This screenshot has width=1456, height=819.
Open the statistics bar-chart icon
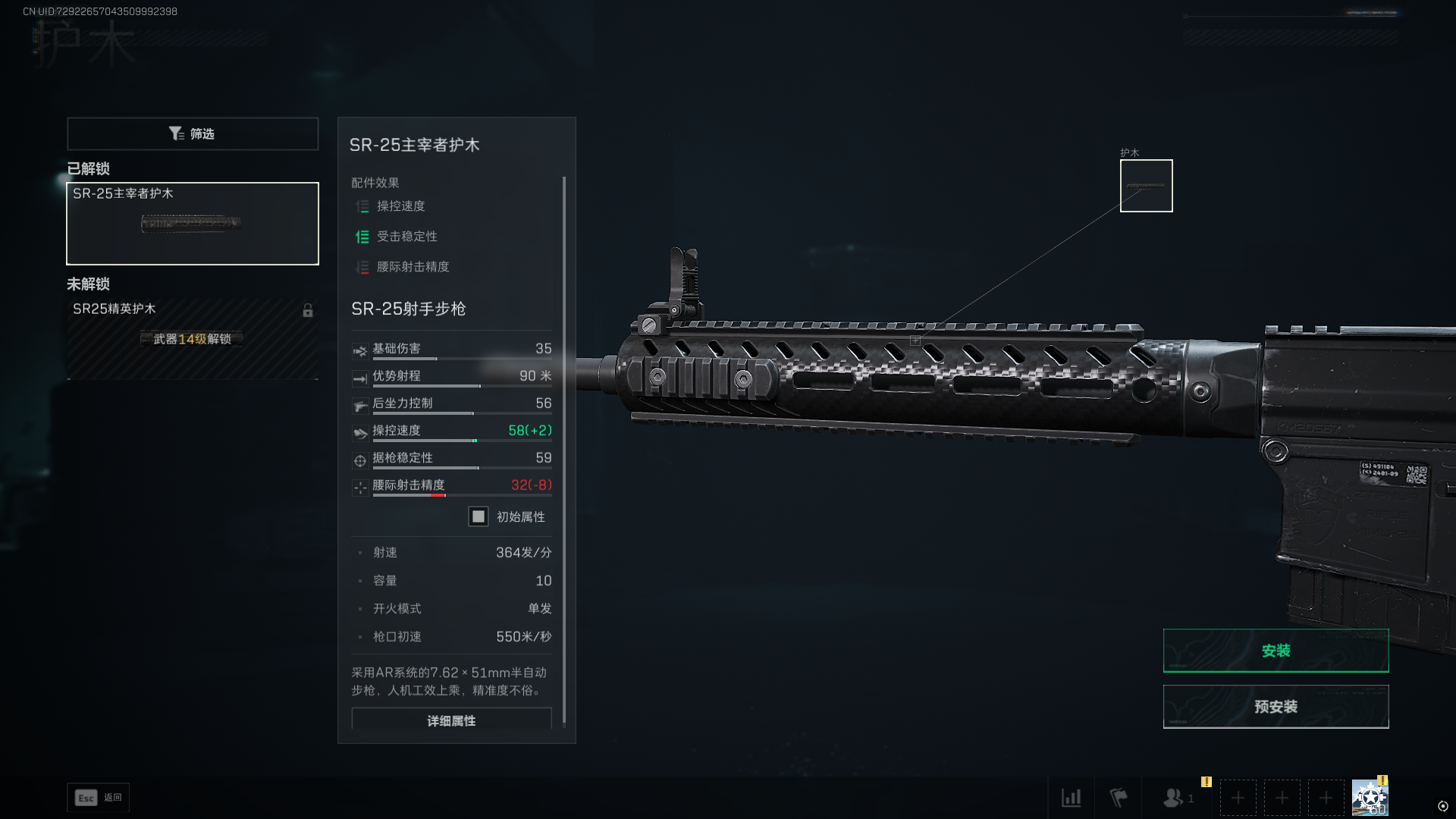[1072, 798]
